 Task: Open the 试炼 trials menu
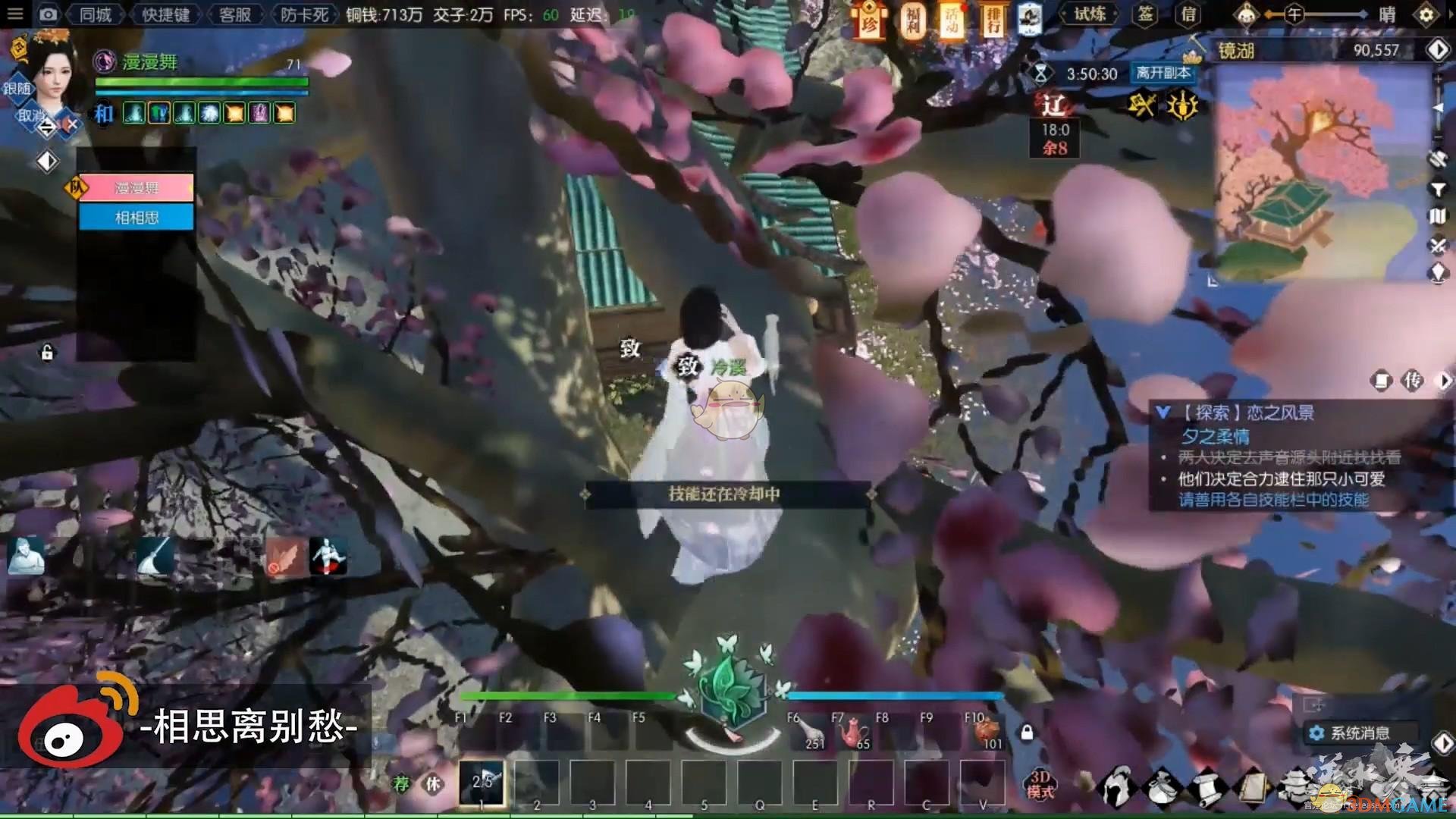[1090, 14]
